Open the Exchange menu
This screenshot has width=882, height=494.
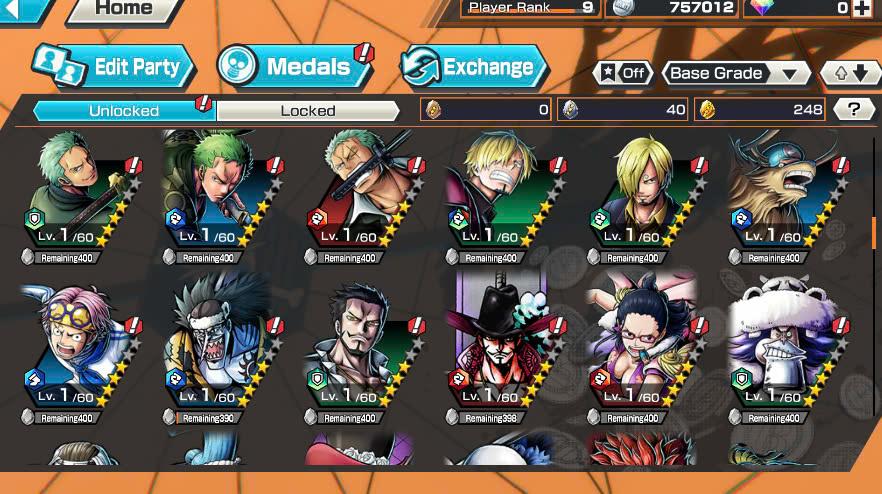(x=475, y=67)
